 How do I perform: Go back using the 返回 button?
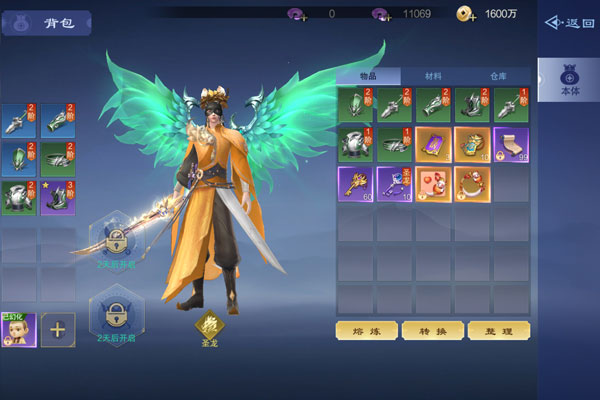[569, 22]
